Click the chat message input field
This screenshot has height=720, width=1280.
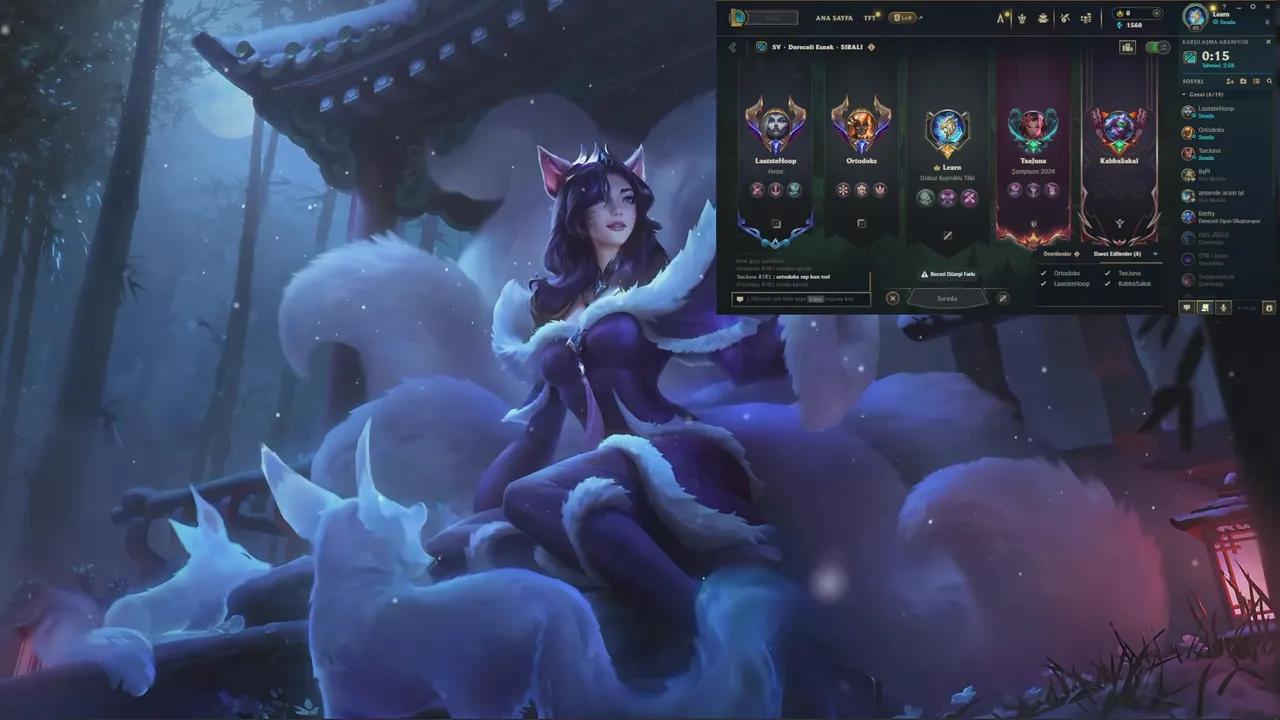pyautogui.click(x=800, y=298)
